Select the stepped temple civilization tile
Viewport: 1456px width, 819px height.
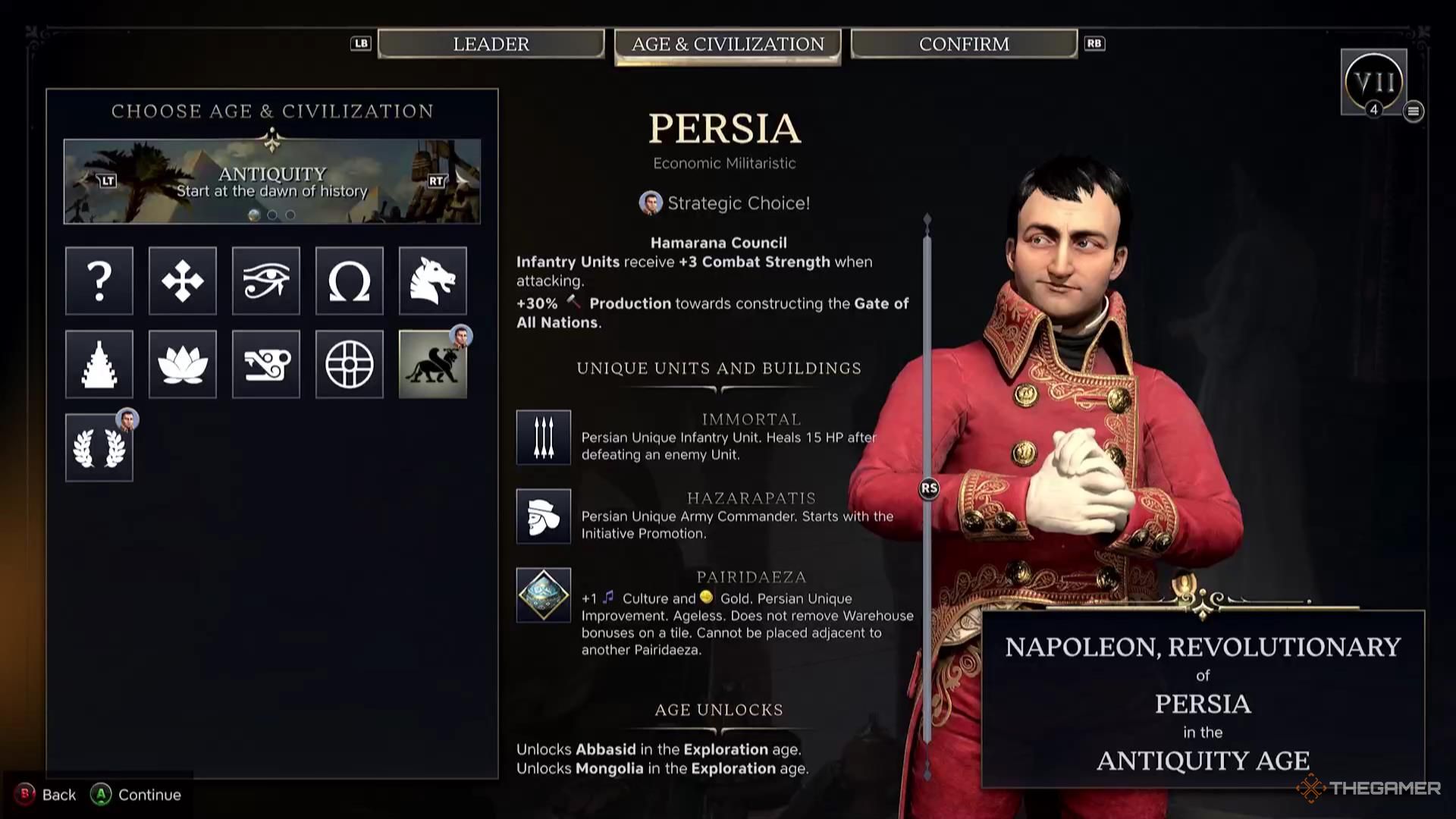(x=99, y=364)
